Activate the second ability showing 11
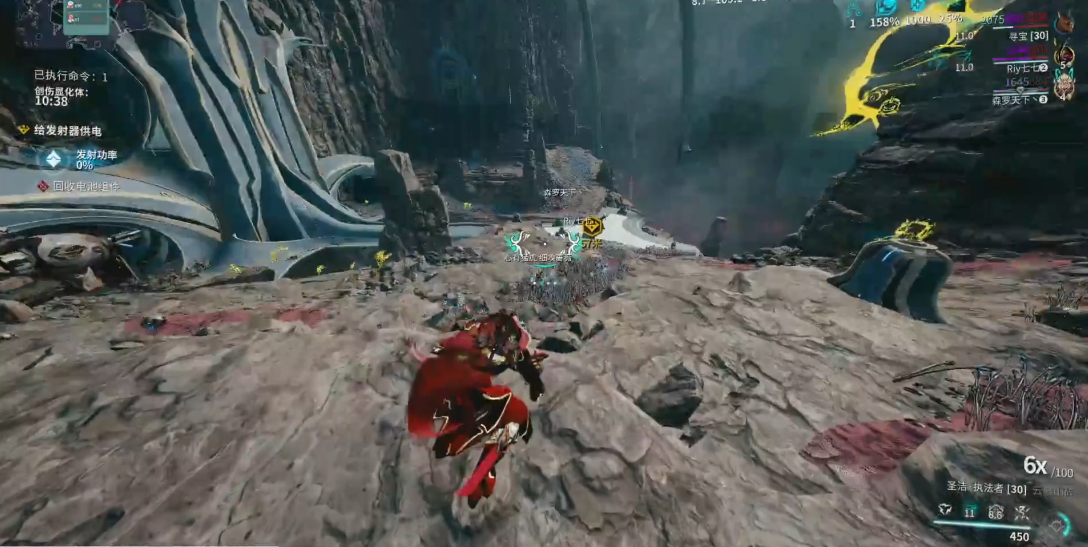 click(969, 510)
